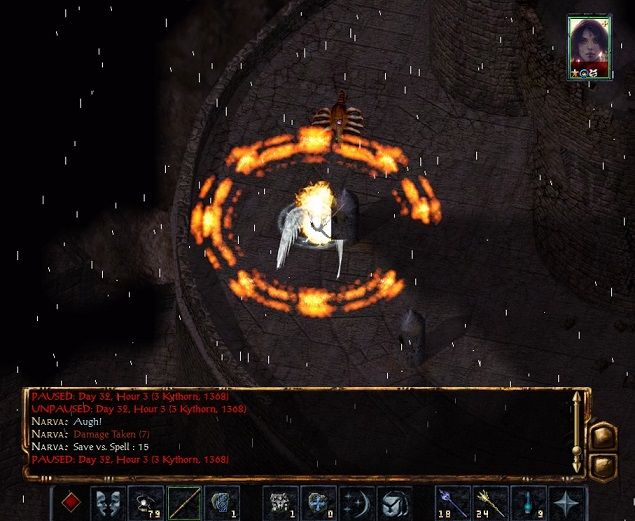Image resolution: width=635 pixels, height=521 pixels.
Task: Use the quick item showing quantity 1
Action: coord(279,501)
